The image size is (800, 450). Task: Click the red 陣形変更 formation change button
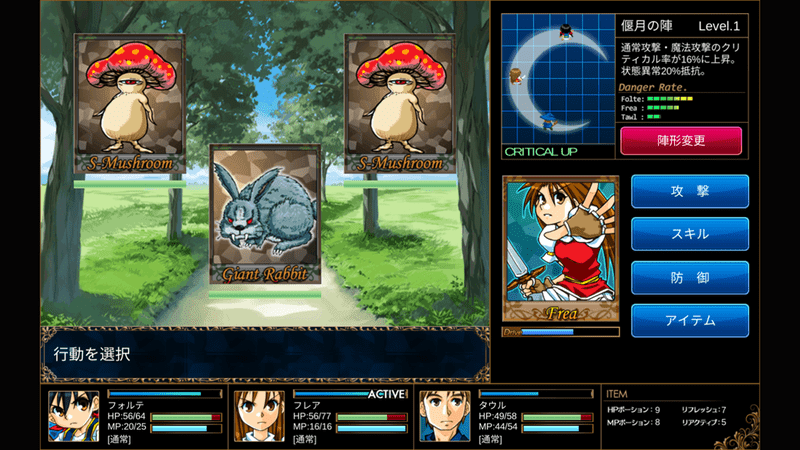click(681, 141)
